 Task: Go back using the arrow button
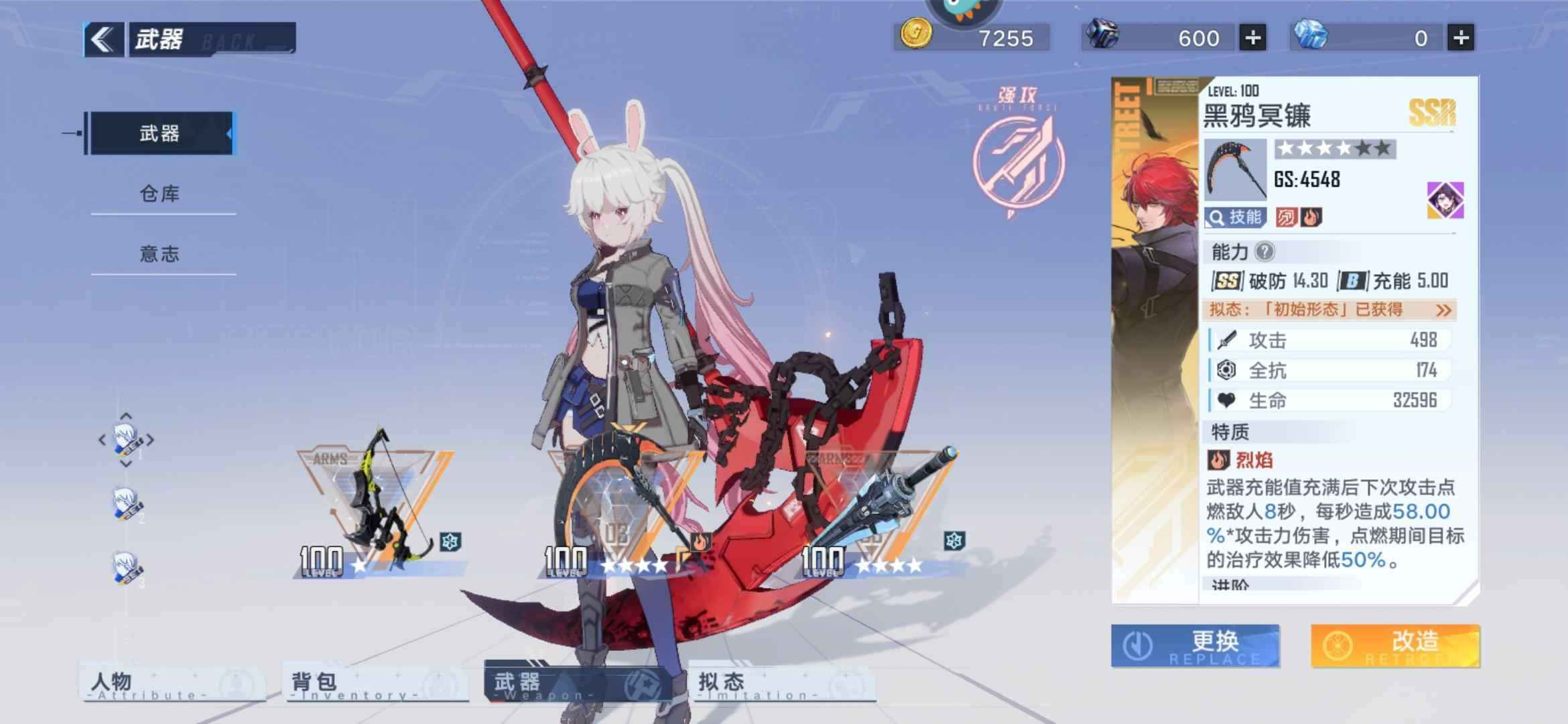104,40
